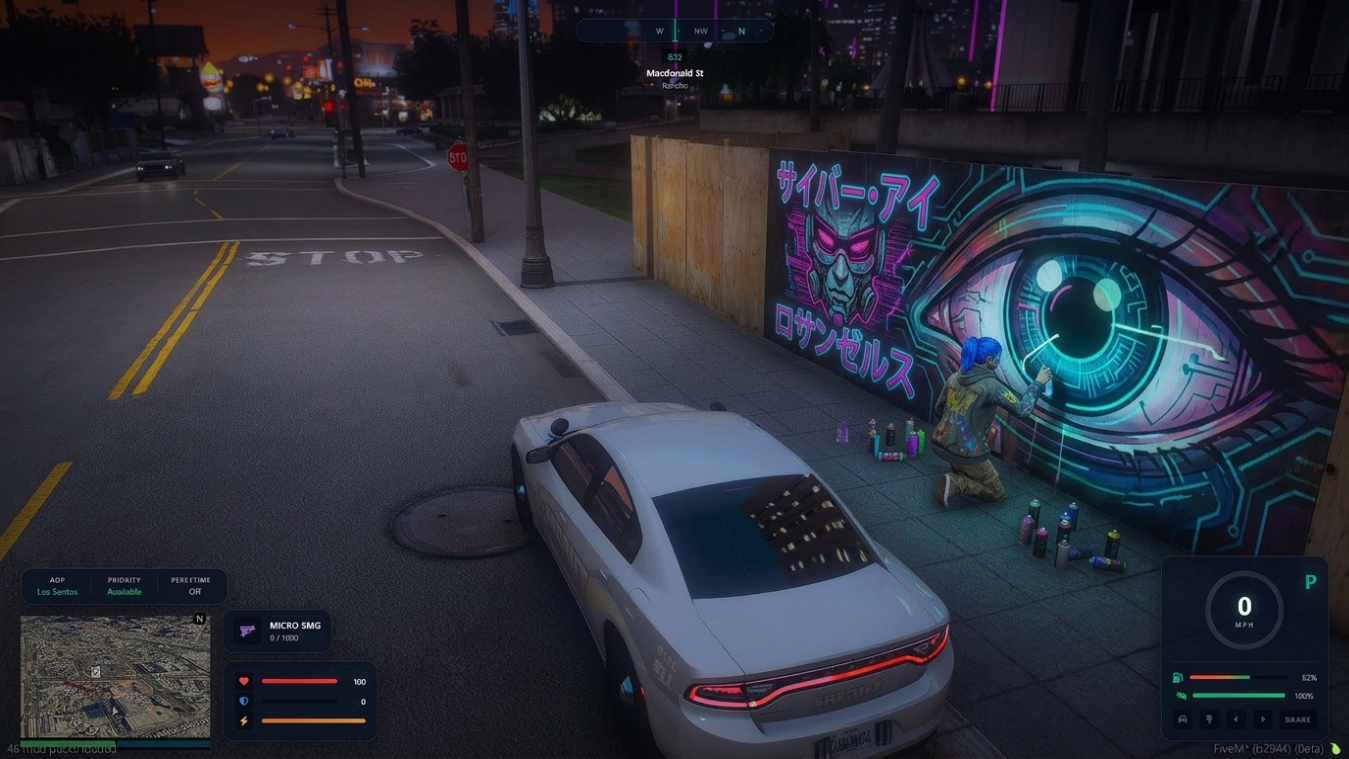Click the green FiveM logo icon

(x=1335, y=748)
